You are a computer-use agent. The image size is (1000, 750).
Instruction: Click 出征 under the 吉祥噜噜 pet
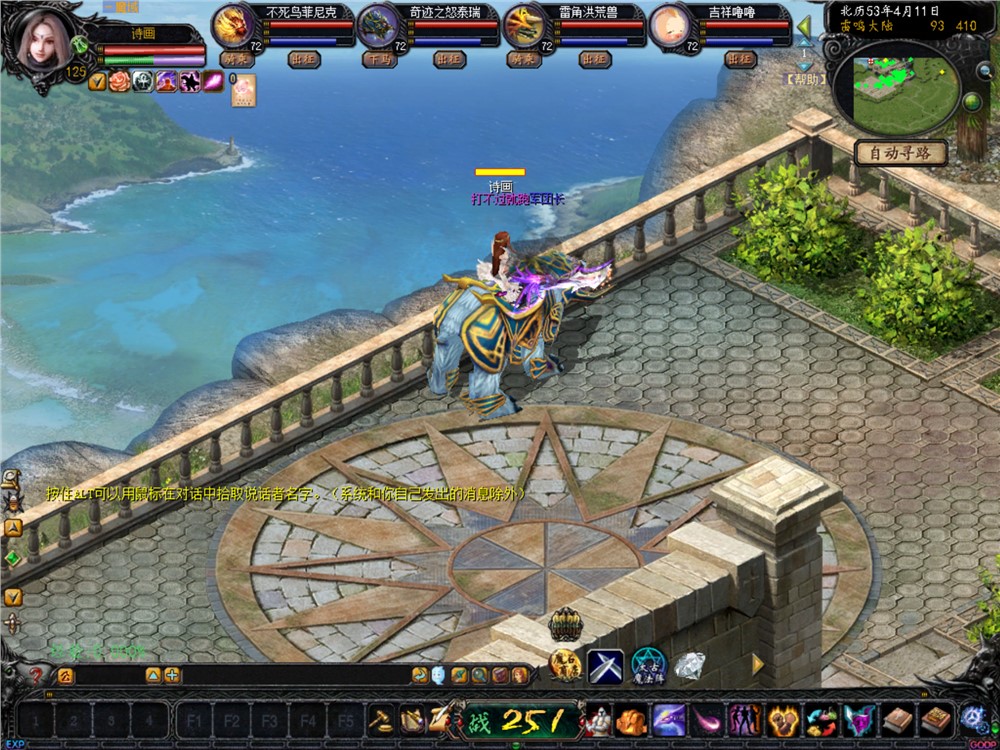tap(740, 60)
